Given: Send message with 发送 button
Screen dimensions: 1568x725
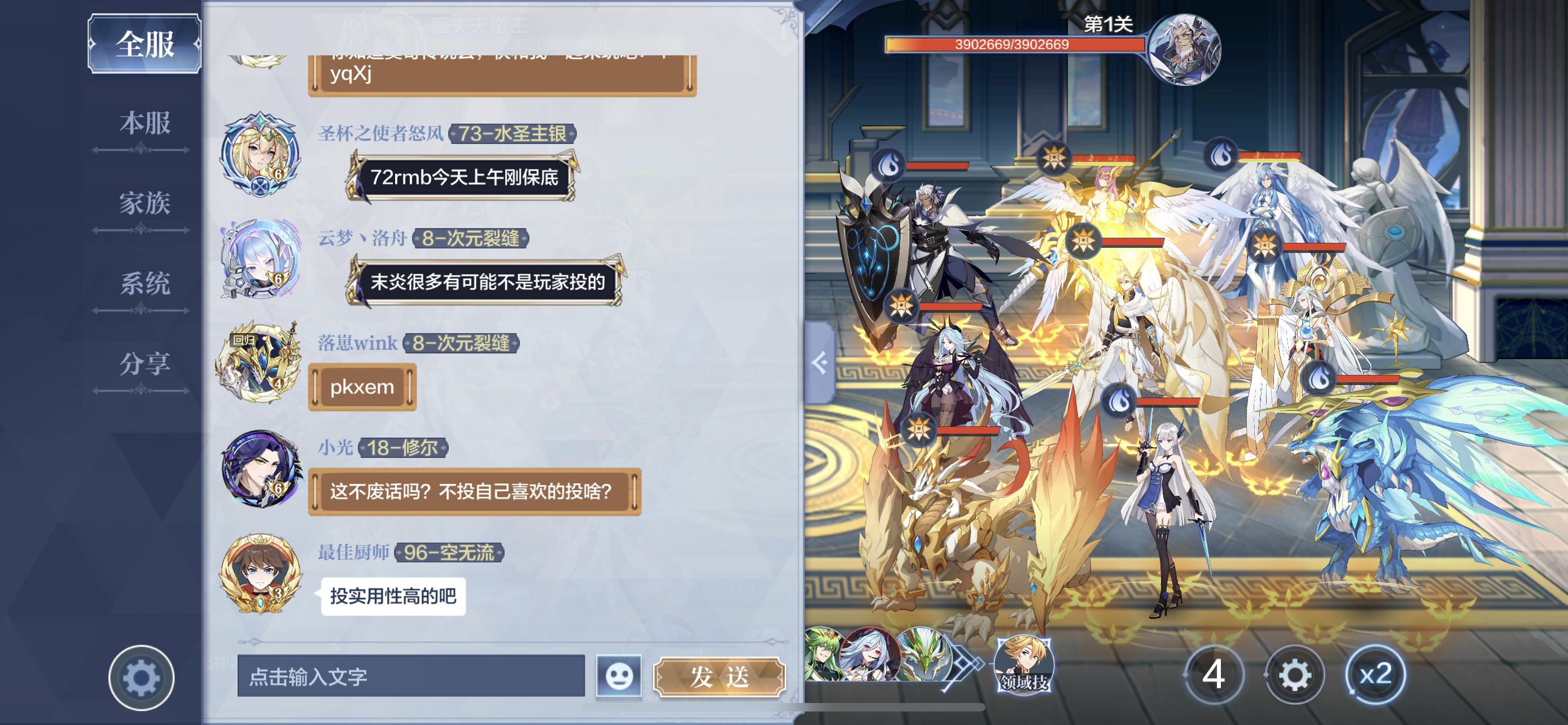Looking at the screenshot, I should [720, 676].
